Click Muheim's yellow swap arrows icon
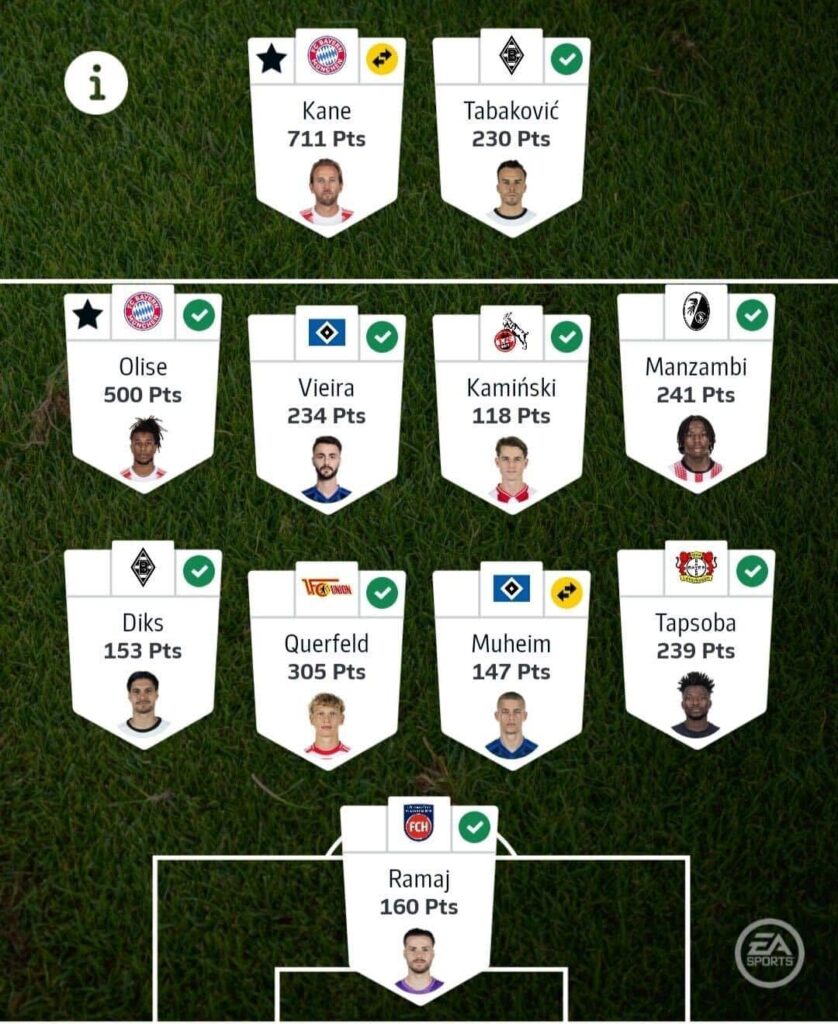The height and width of the screenshot is (1024, 838). pos(567,592)
